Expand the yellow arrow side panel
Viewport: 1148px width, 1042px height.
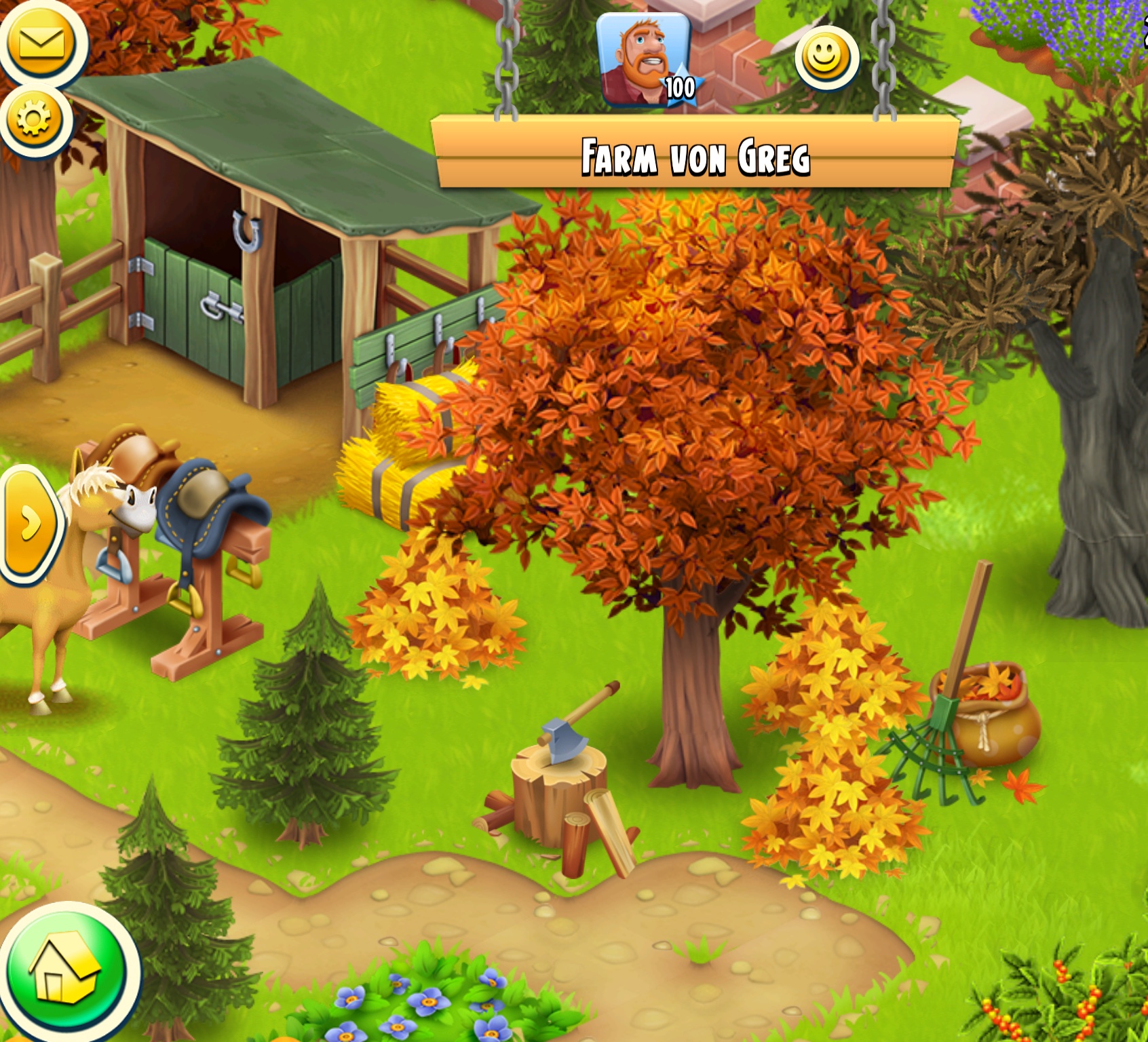[x=29, y=524]
